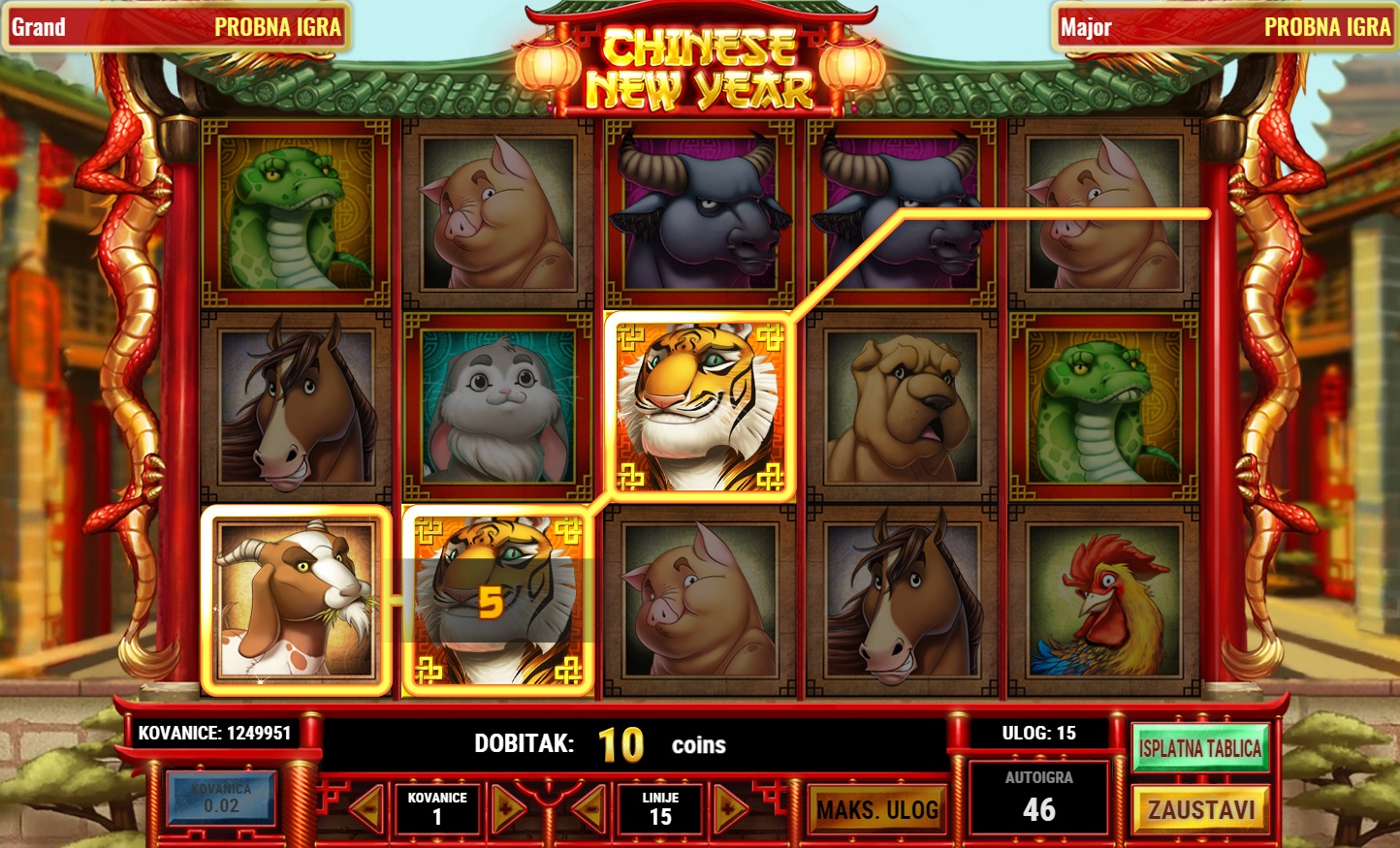This screenshot has width=1400, height=848.
Task: Stop autoplay with the Zaustavi button
Action: click(1200, 809)
